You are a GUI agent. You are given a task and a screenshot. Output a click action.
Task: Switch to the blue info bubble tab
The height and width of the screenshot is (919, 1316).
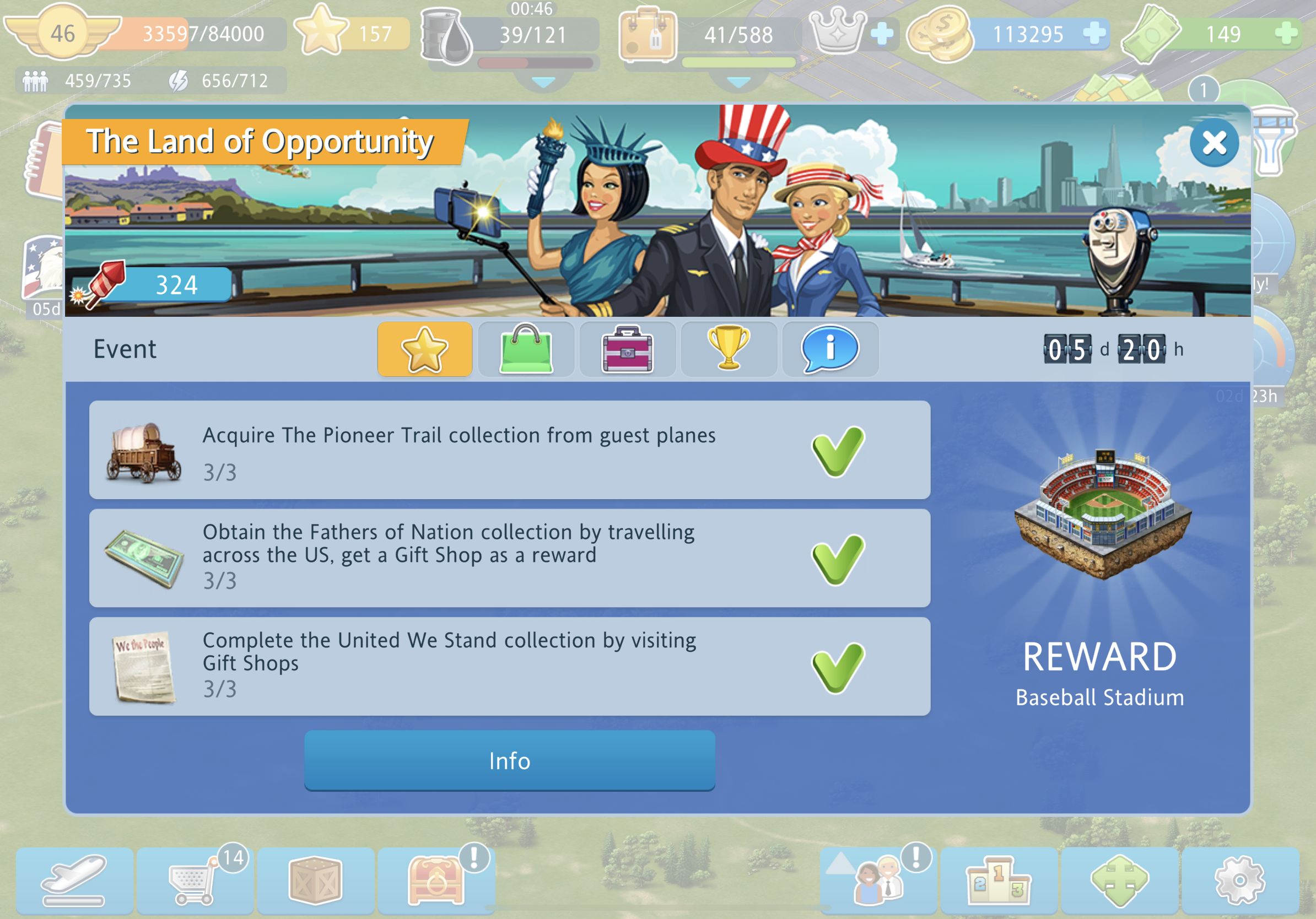tap(829, 349)
